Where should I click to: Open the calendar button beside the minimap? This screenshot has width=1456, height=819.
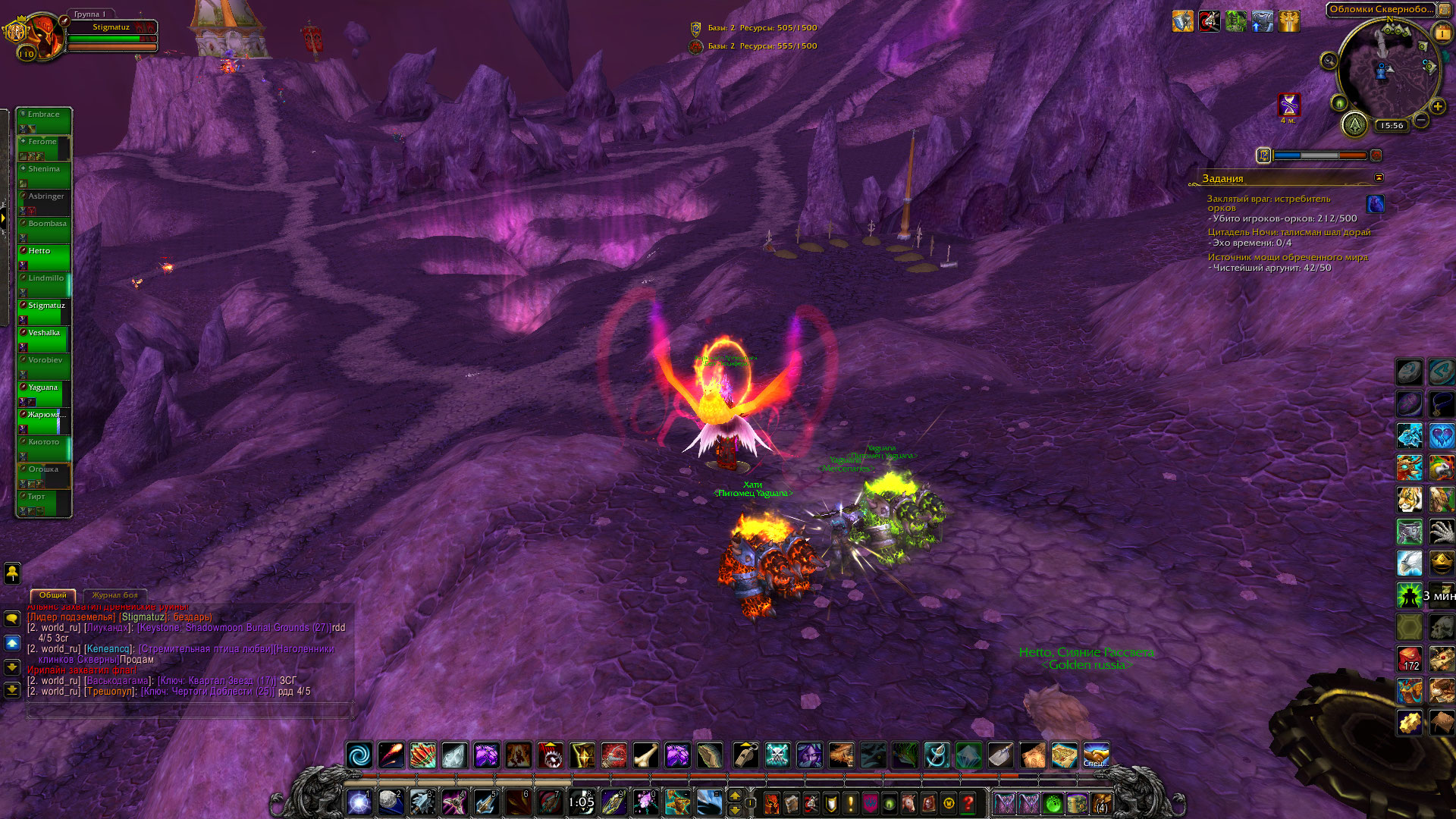[x=1442, y=33]
